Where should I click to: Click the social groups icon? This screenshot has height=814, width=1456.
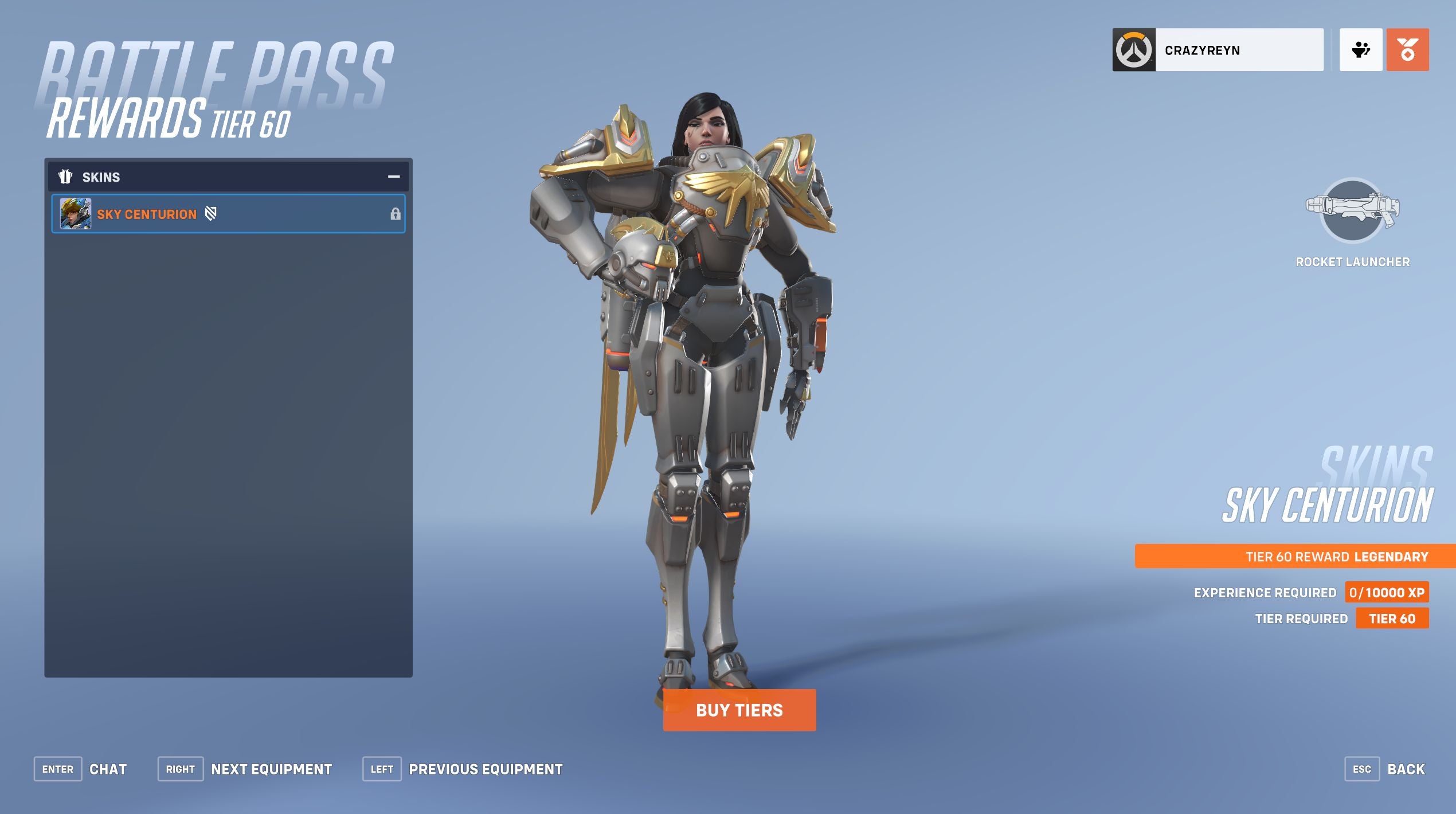tap(1360, 50)
